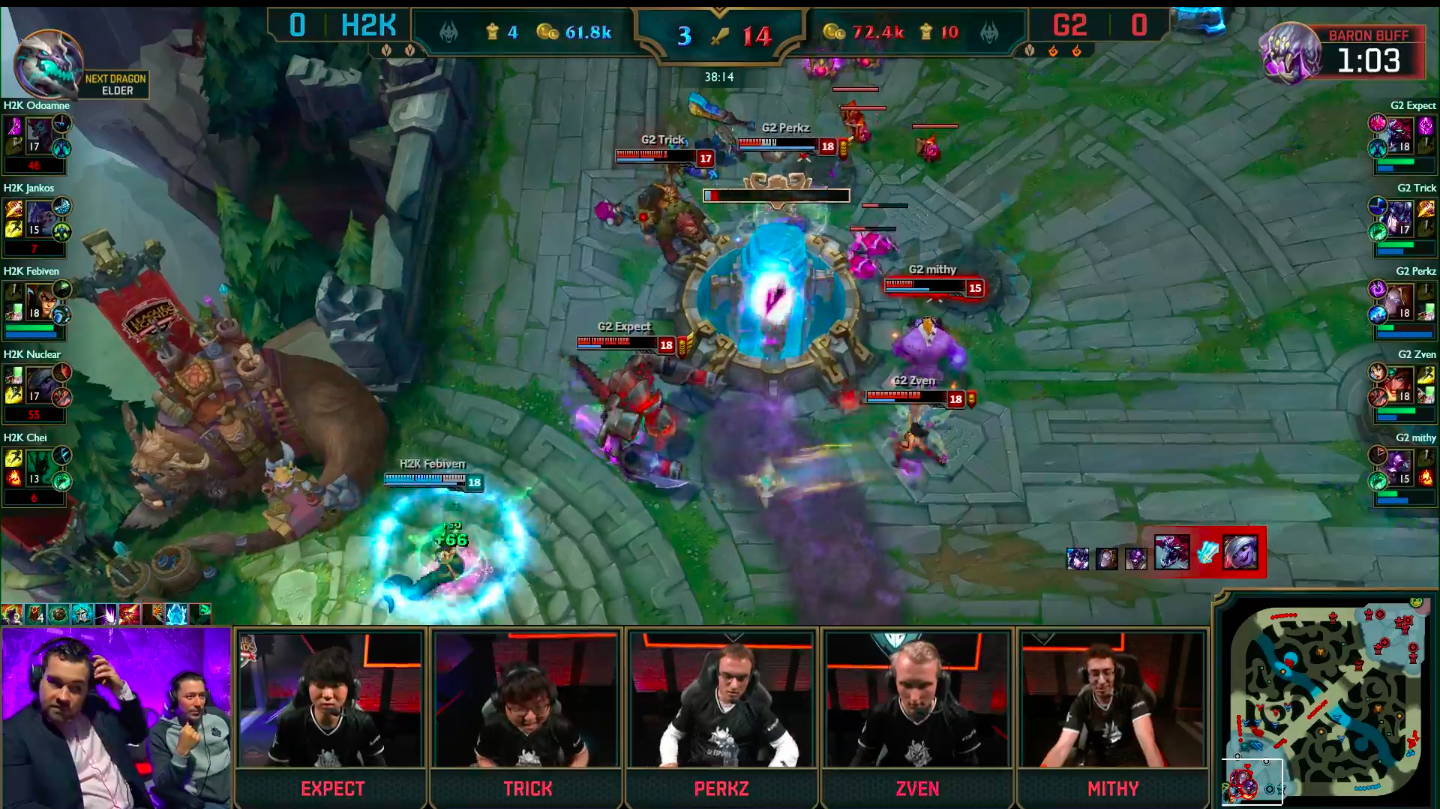Select G2 Perkz's champion portrait
1440x809 pixels.
click(x=1399, y=299)
